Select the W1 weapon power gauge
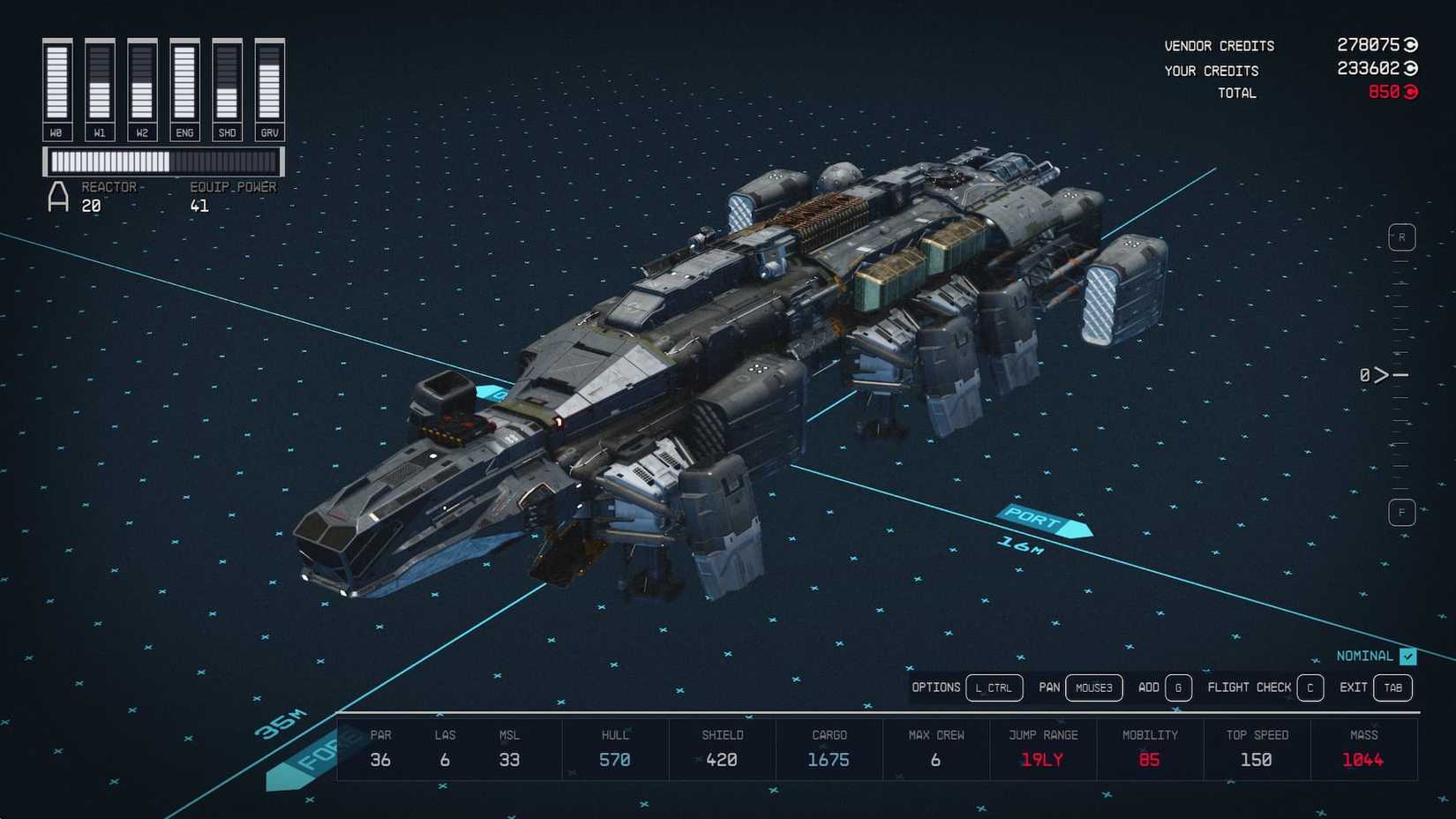This screenshot has width=1456, height=819. coord(100,84)
